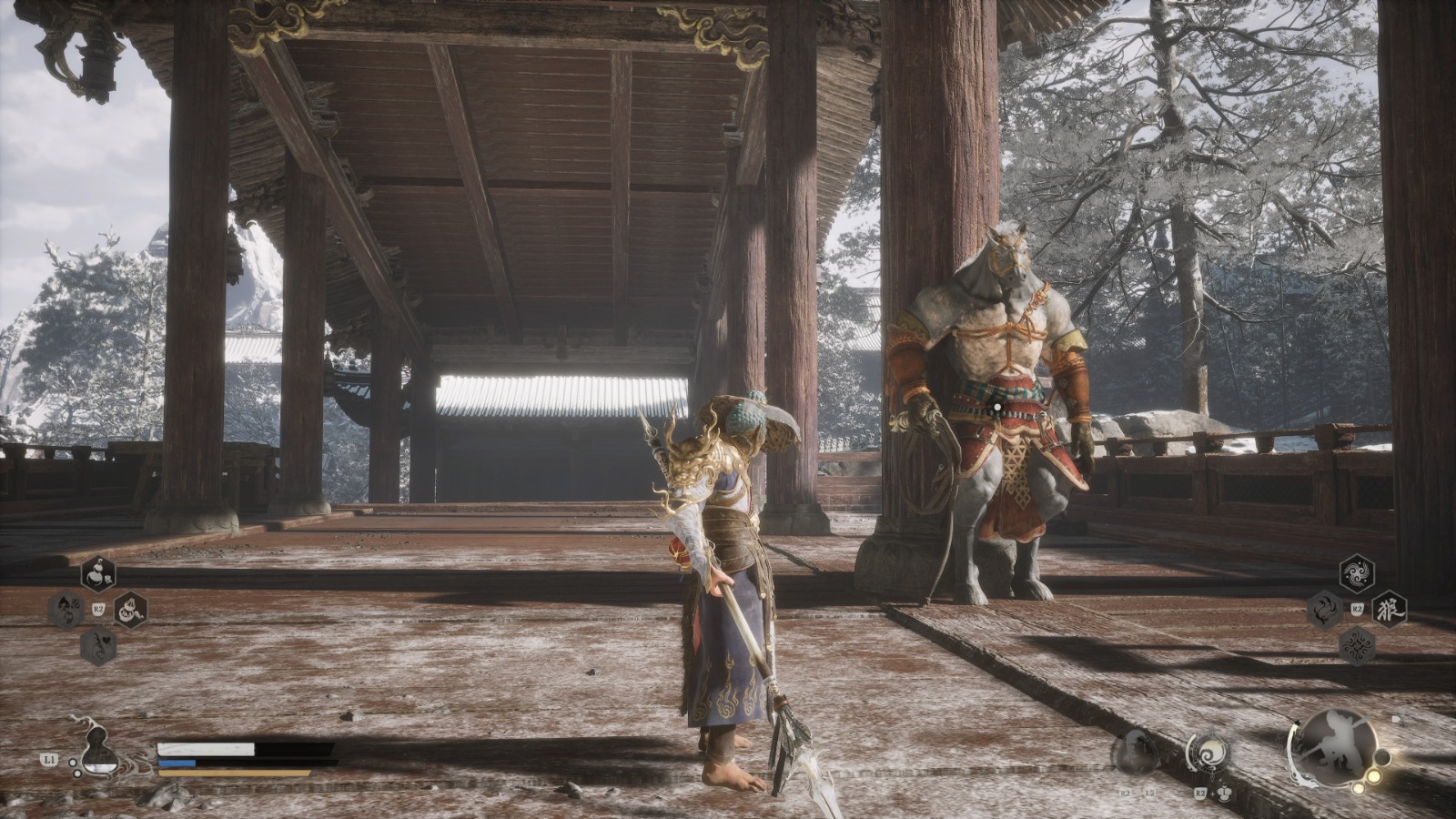Click the white health bar
1456x819 pixels.
tap(204, 749)
